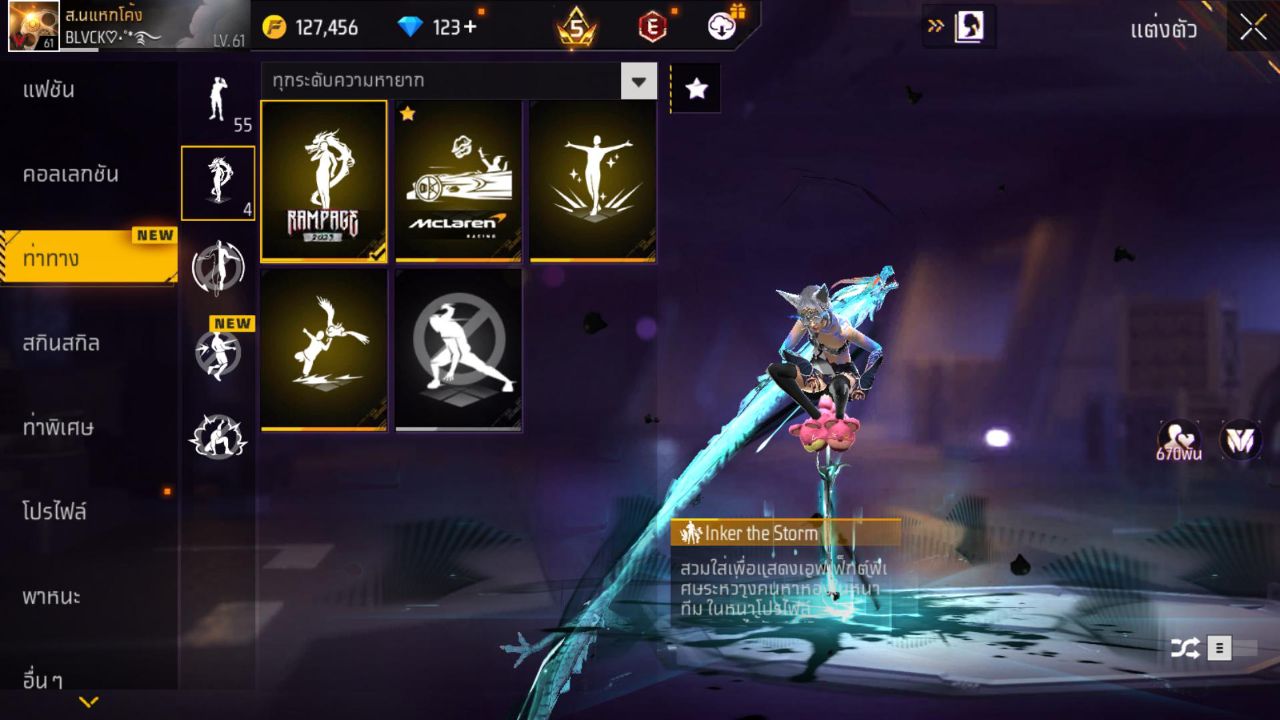This screenshot has height=720, width=1280.
Task: Add diamonds with the plus button
Action: click(470, 27)
